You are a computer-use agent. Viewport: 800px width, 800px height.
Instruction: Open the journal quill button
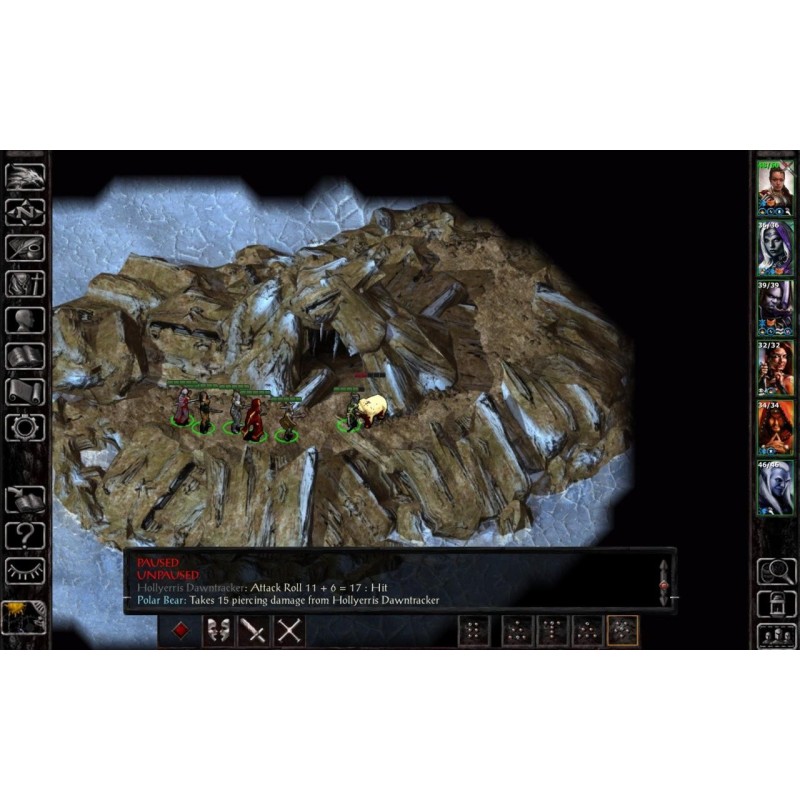25,248
